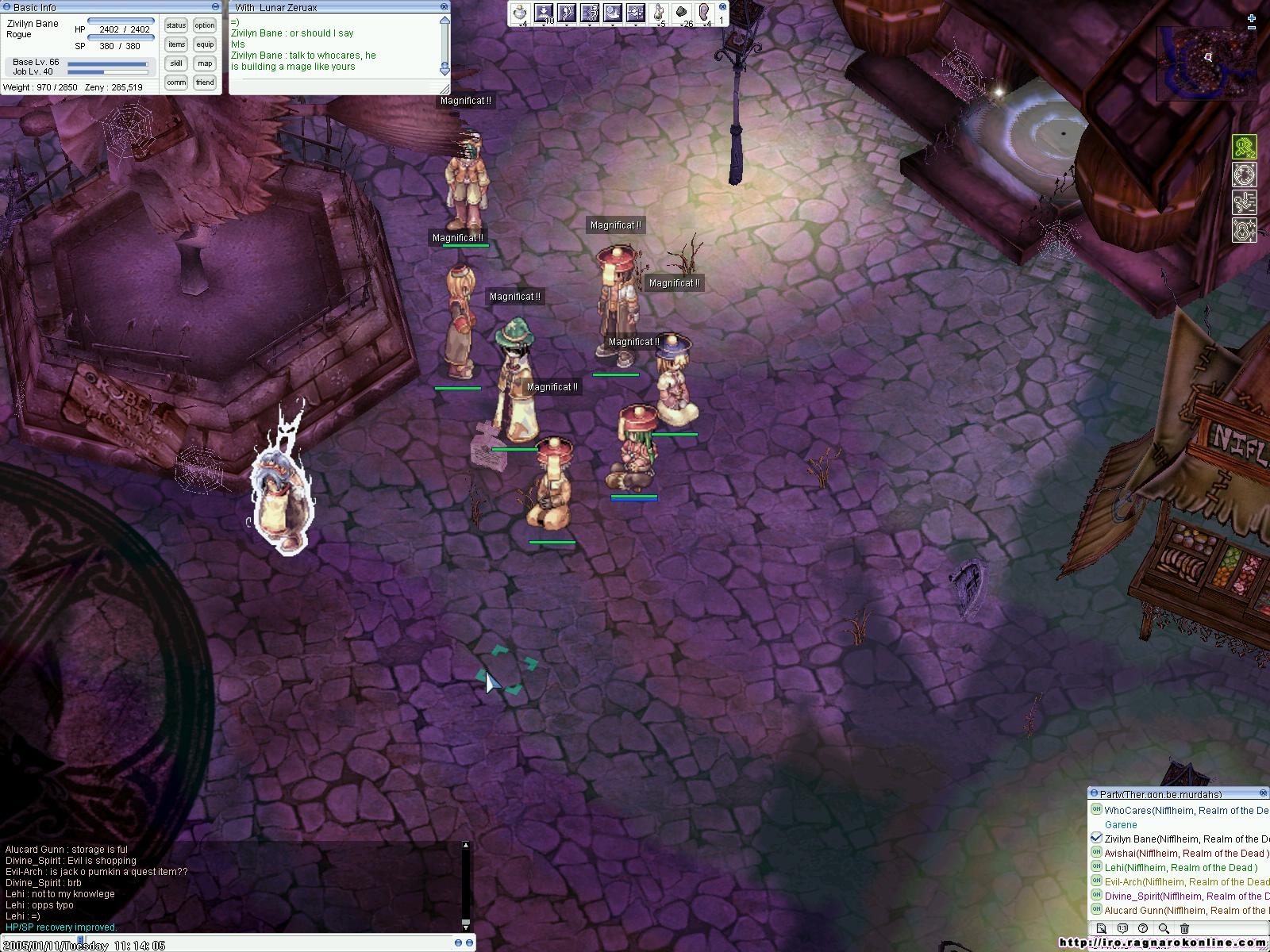The image size is (1270, 952).
Task: Use the green potion hotkey slot
Action: click(x=658, y=13)
